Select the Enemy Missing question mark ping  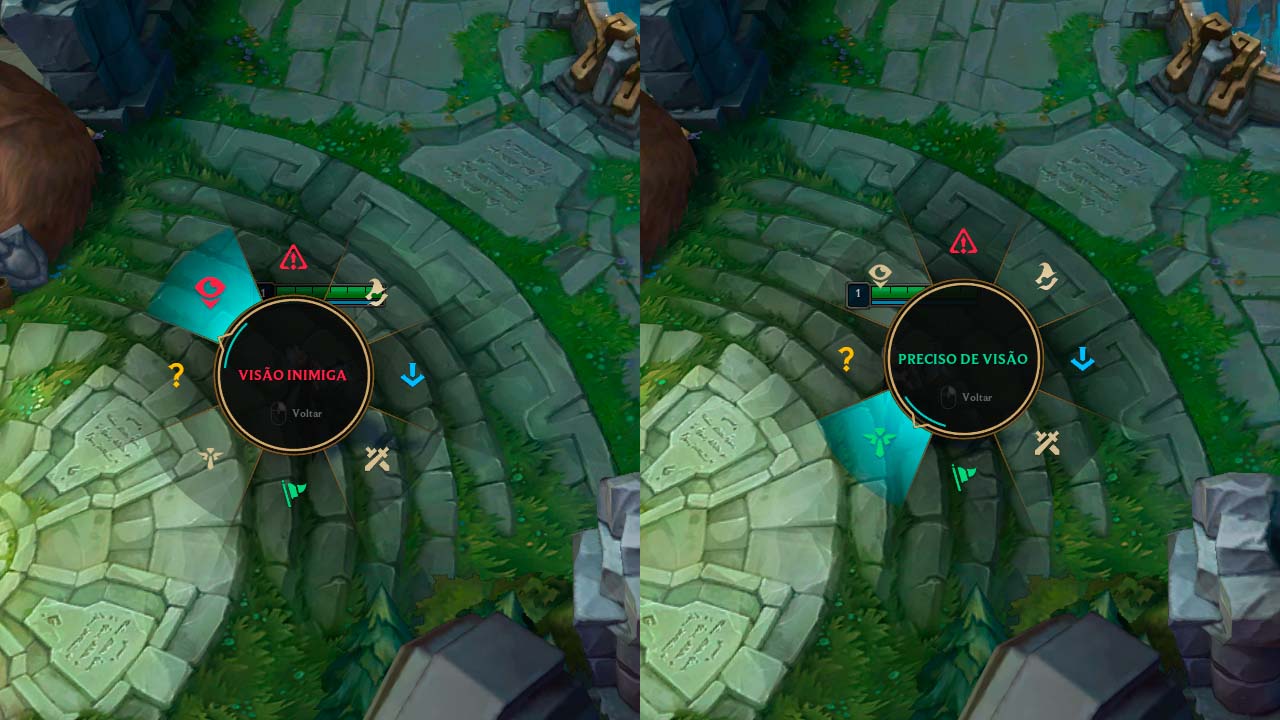(175, 374)
